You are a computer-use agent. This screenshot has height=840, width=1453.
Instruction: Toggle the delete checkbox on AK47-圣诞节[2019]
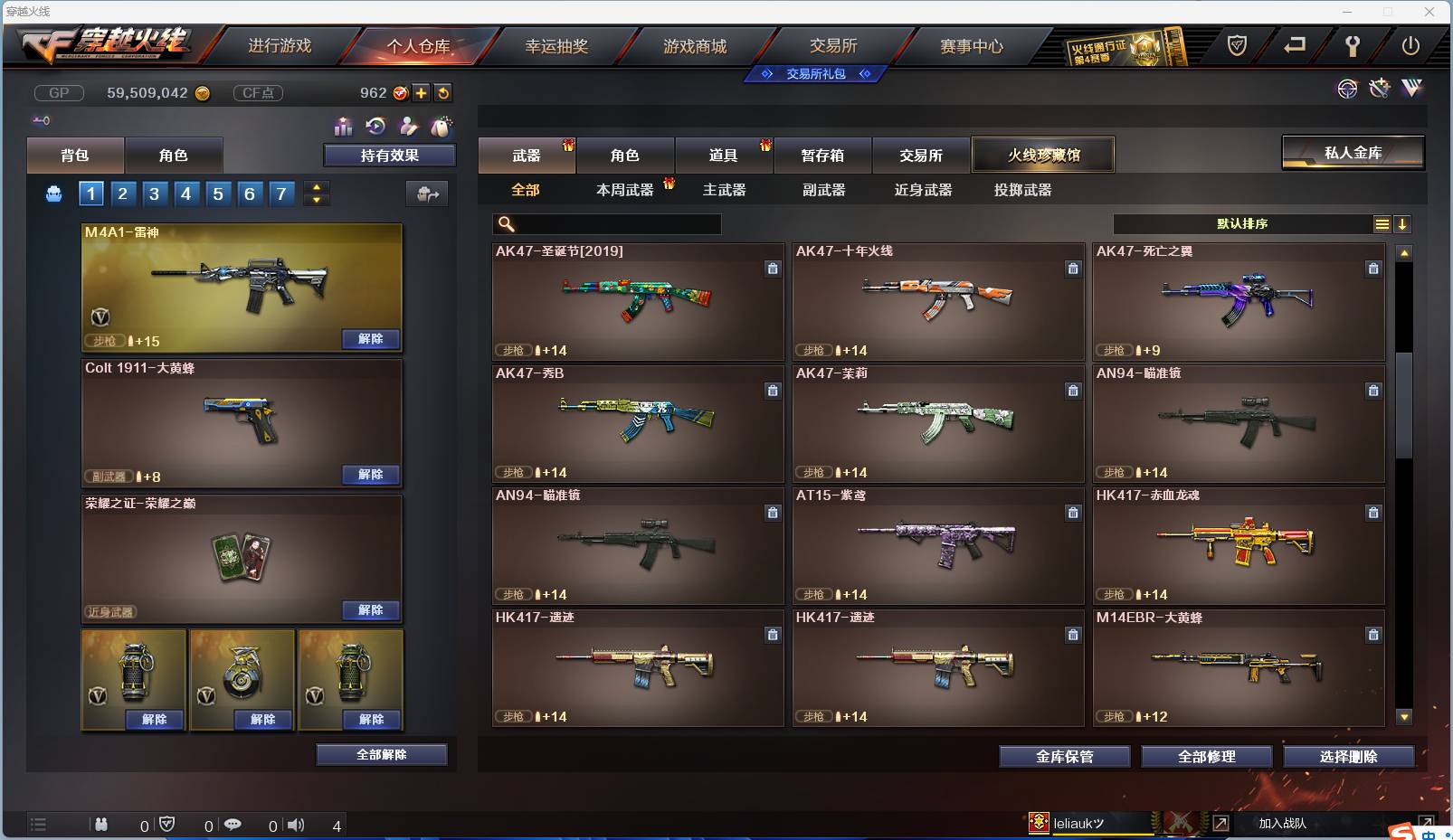point(774,269)
